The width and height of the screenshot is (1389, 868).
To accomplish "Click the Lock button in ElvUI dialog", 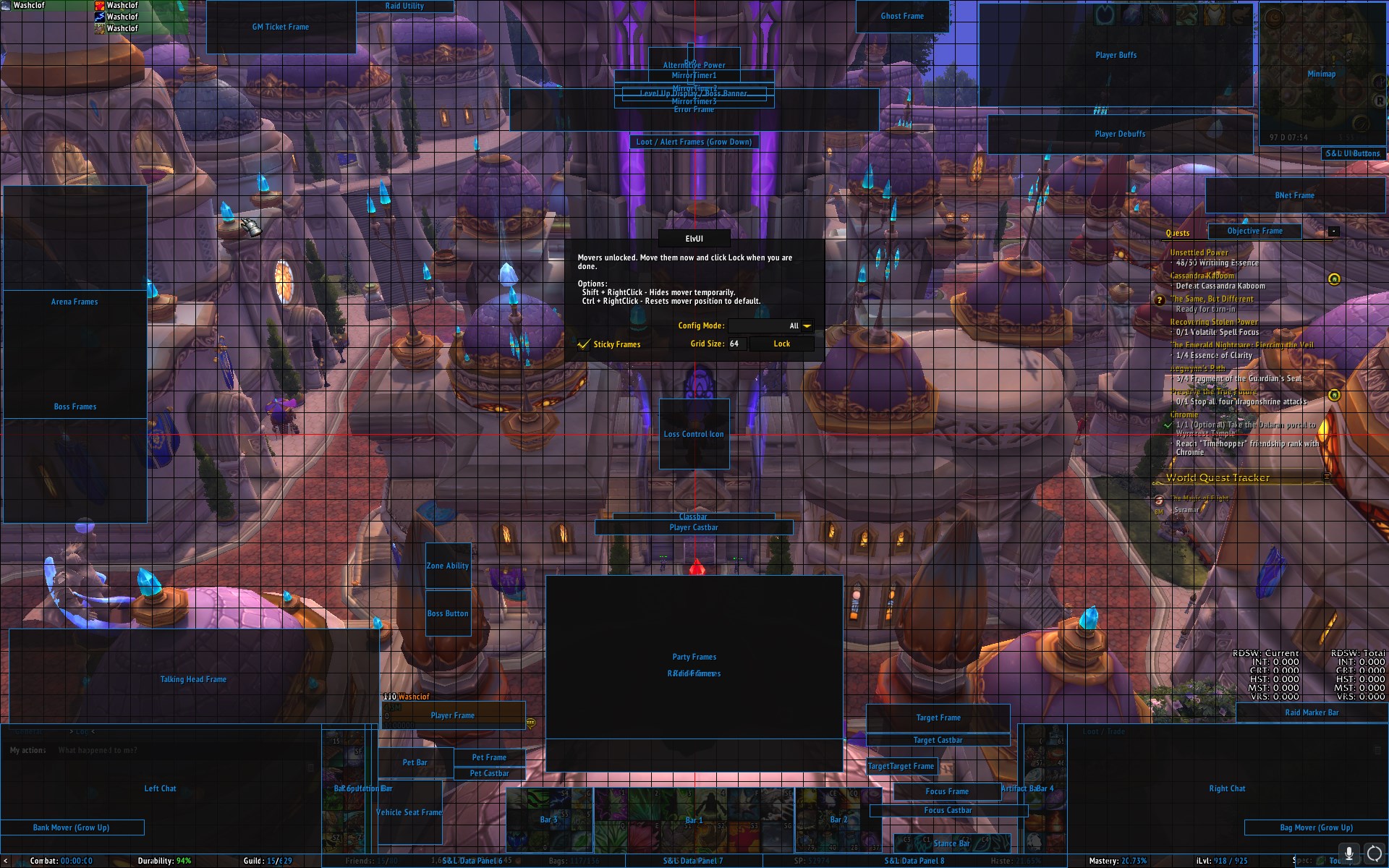I will (781, 344).
